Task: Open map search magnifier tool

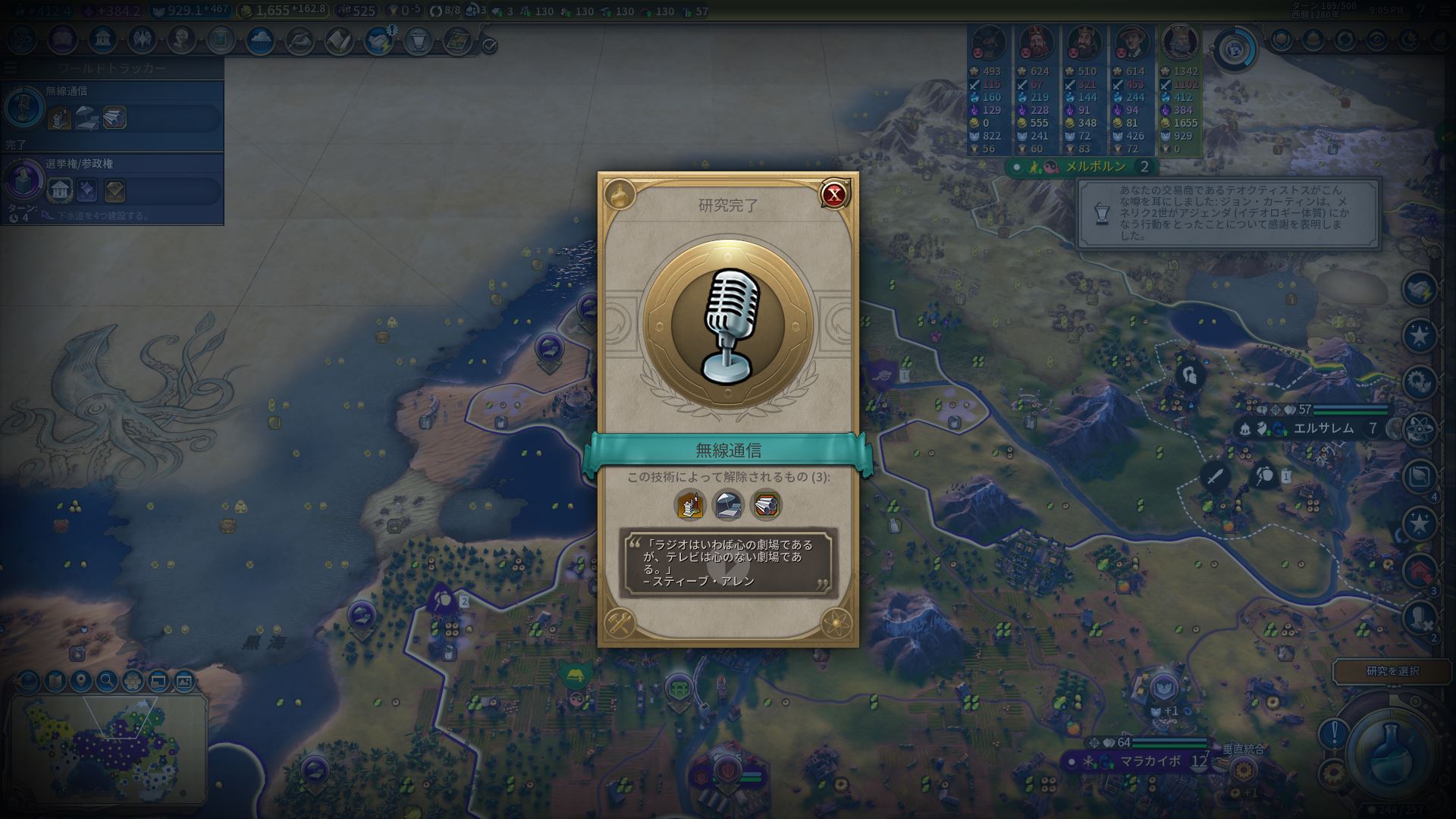Action: (106, 681)
